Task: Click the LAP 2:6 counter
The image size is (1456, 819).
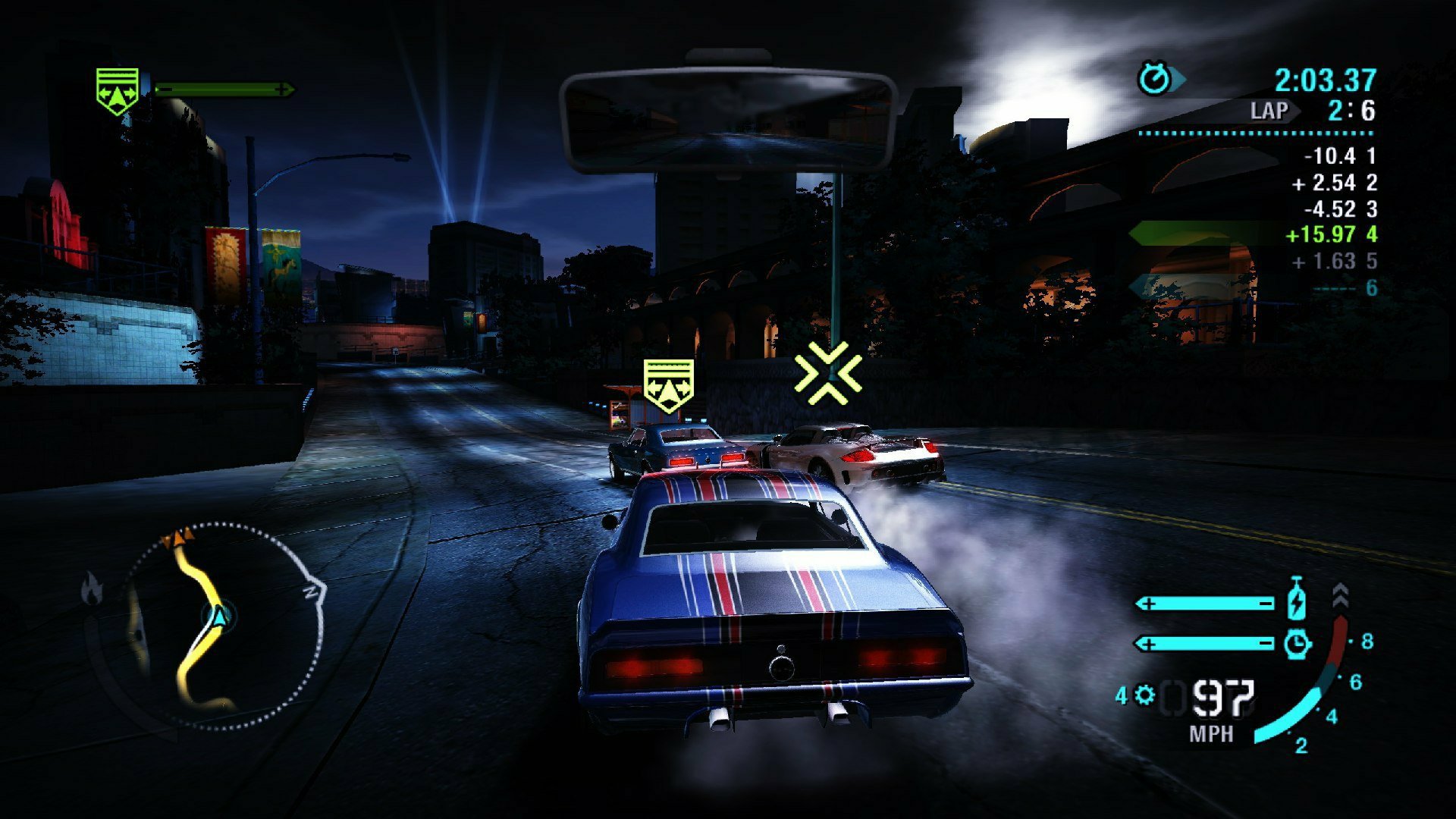Action: coord(1313,111)
